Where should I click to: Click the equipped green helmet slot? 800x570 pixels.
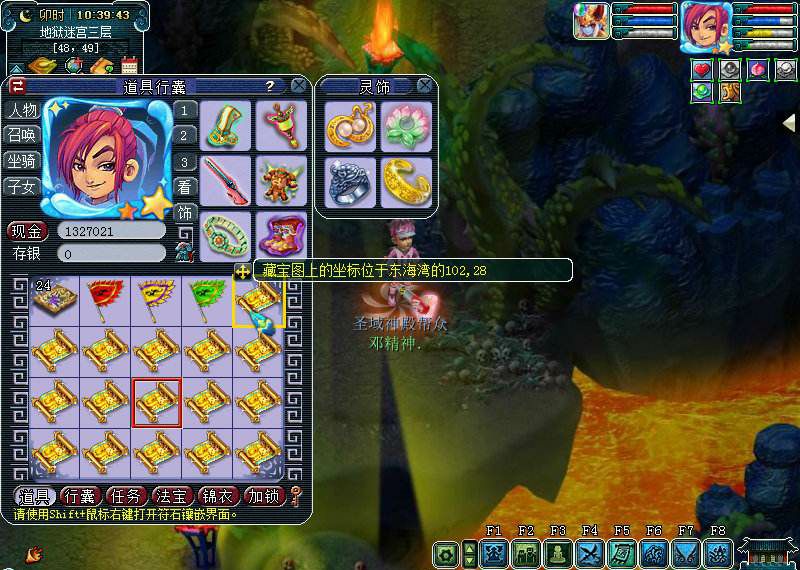pyautogui.click(x=226, y=125)
